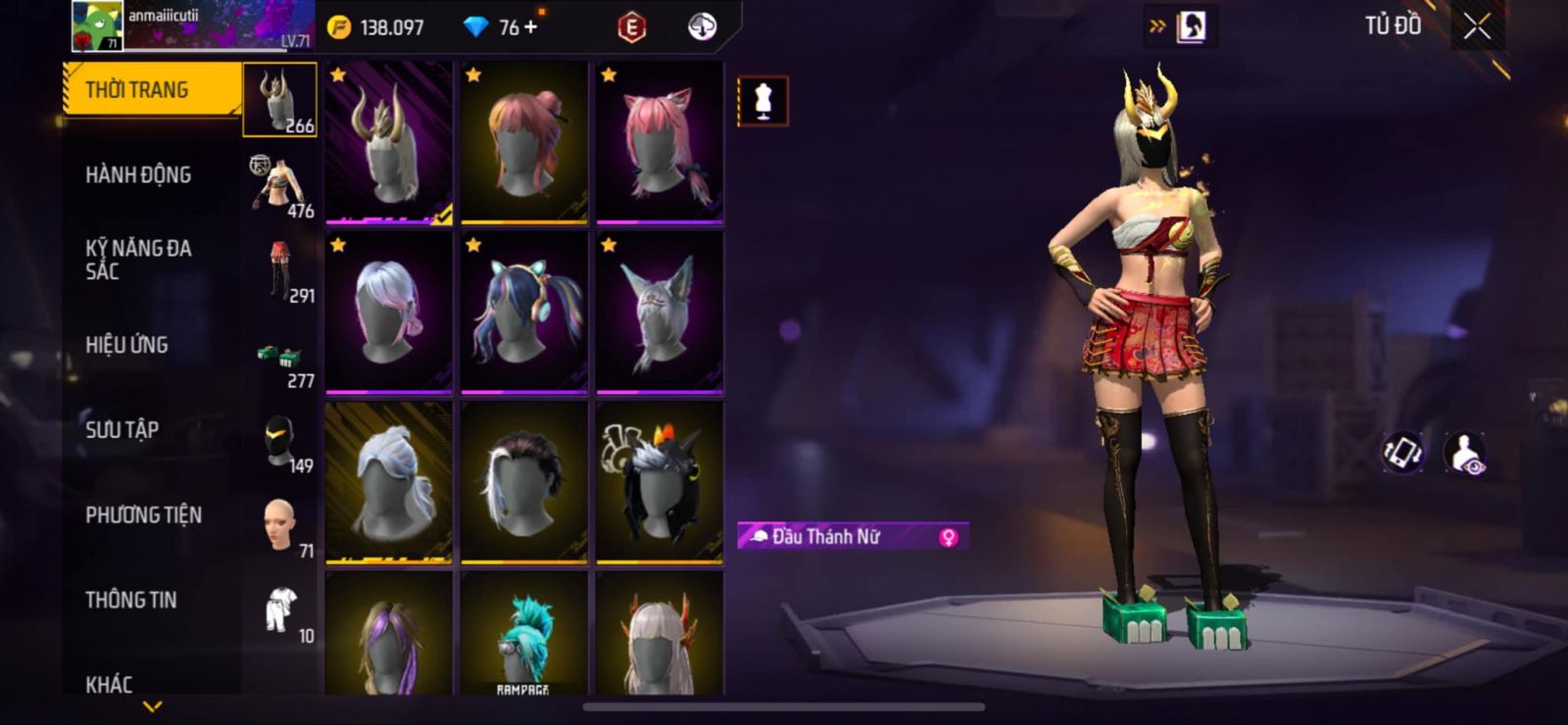The image size is (1568, 725).
Task: Add diamonds with the plus button
Action: pyautogui.click(x=531, y=27)
